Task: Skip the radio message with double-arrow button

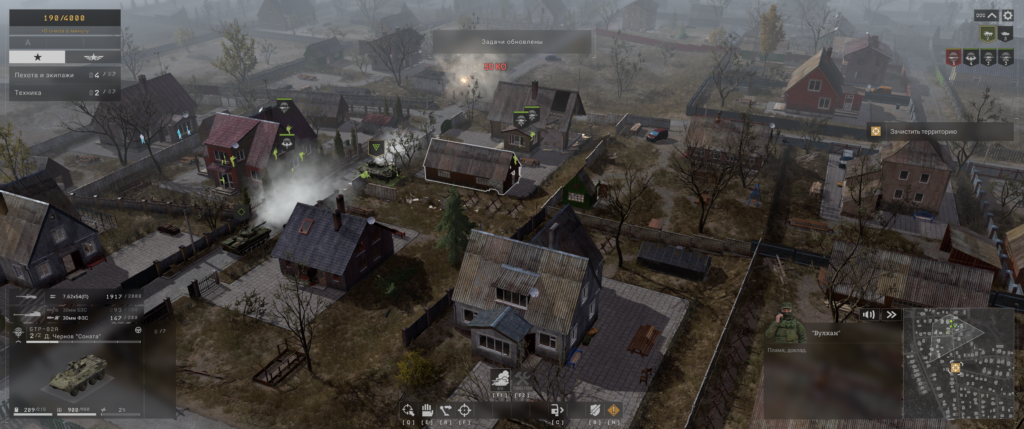Action: tap(889, 314)
